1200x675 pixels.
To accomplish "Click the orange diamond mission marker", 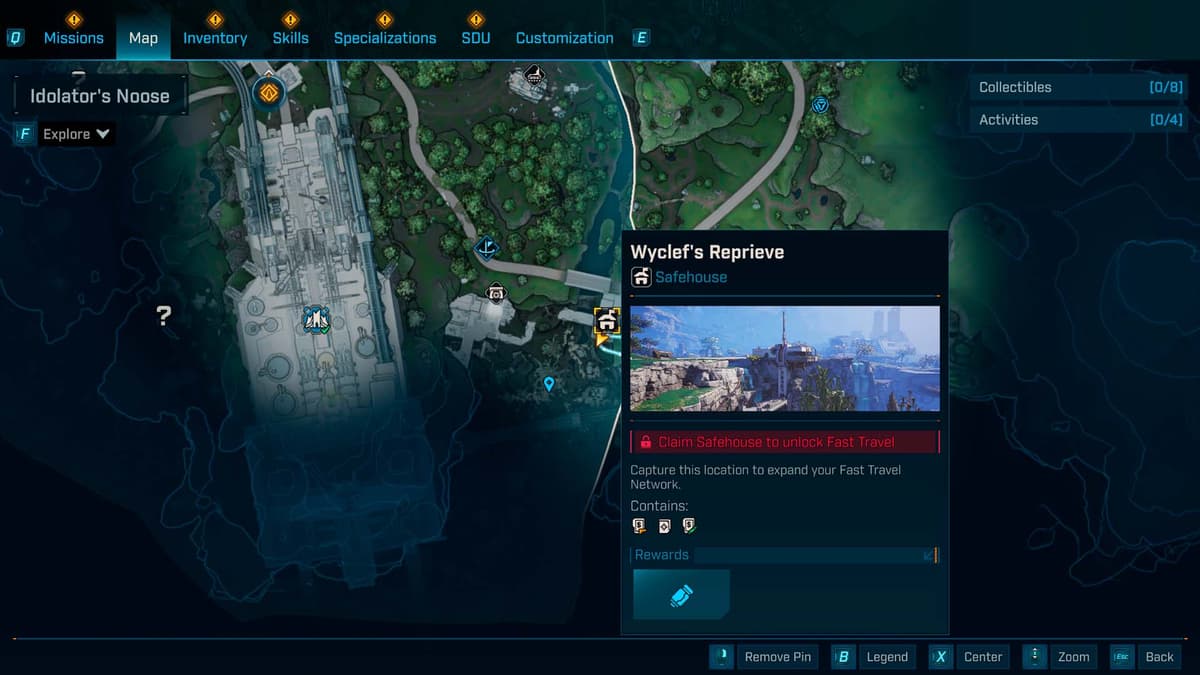I will pyautogui.click(x=268, y=93).
